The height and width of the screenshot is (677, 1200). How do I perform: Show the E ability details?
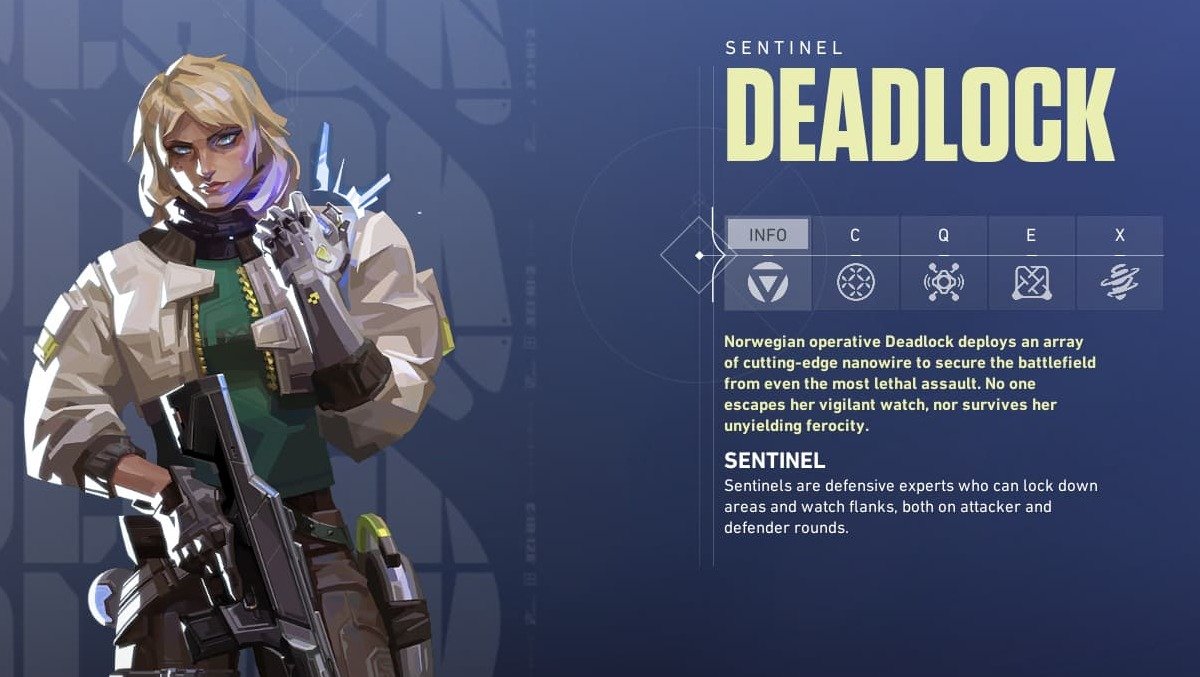[1031, 264]
